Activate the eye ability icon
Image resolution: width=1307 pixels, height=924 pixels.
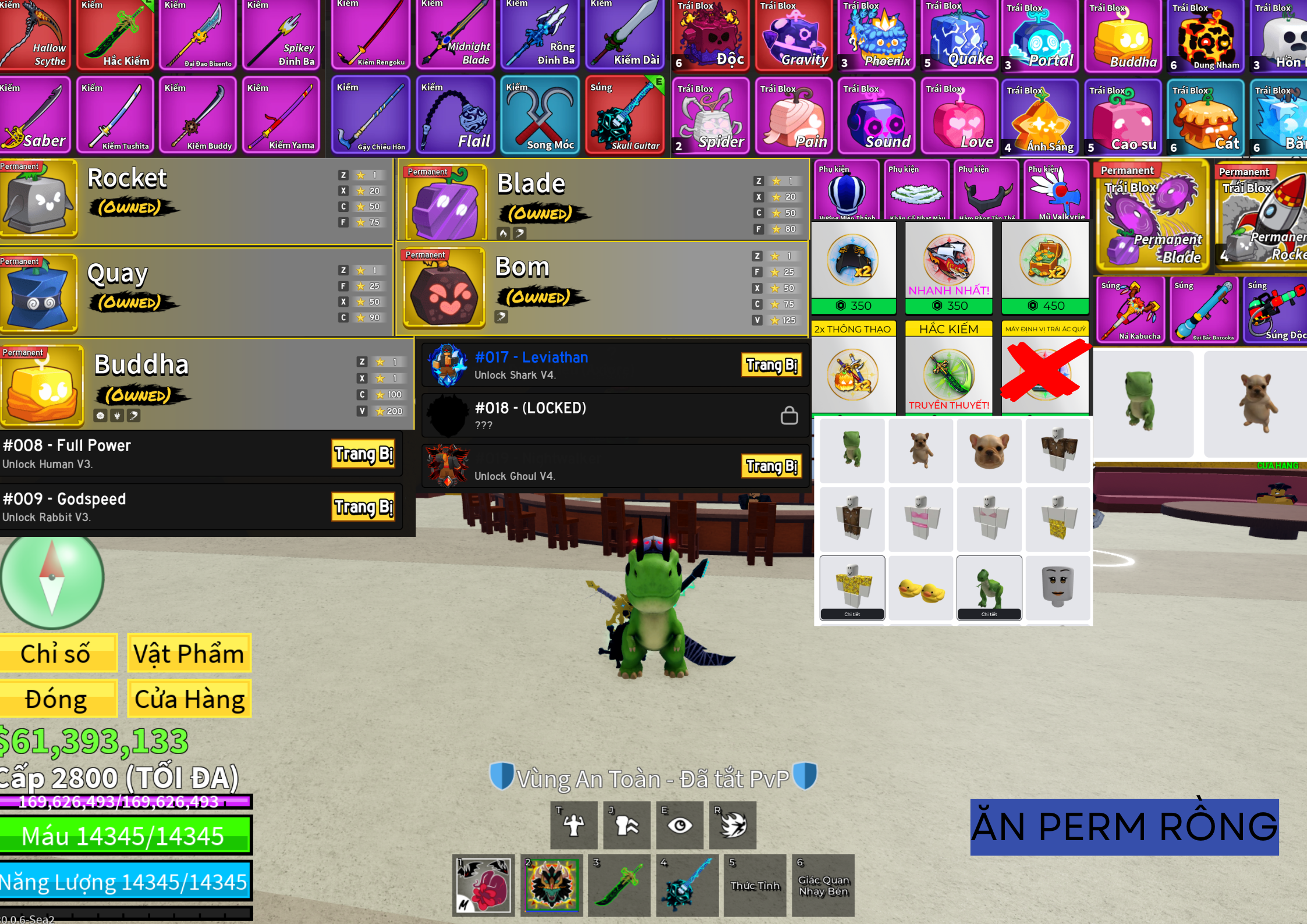coord(679,825)
